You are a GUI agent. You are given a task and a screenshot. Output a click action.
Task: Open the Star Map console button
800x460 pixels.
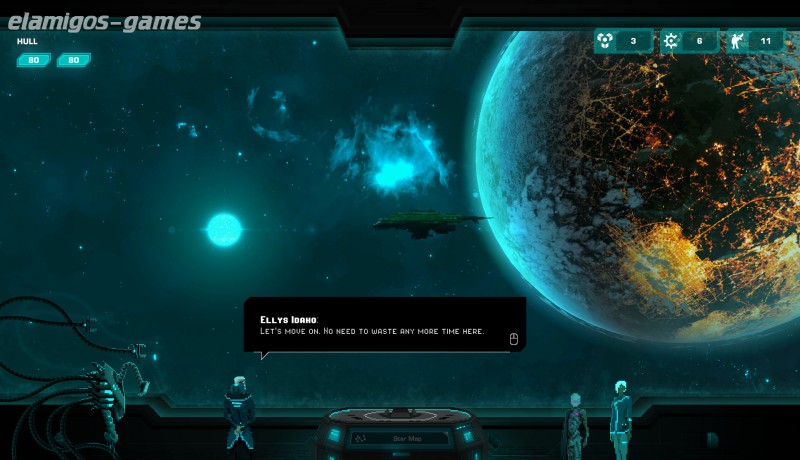[400, 437]
